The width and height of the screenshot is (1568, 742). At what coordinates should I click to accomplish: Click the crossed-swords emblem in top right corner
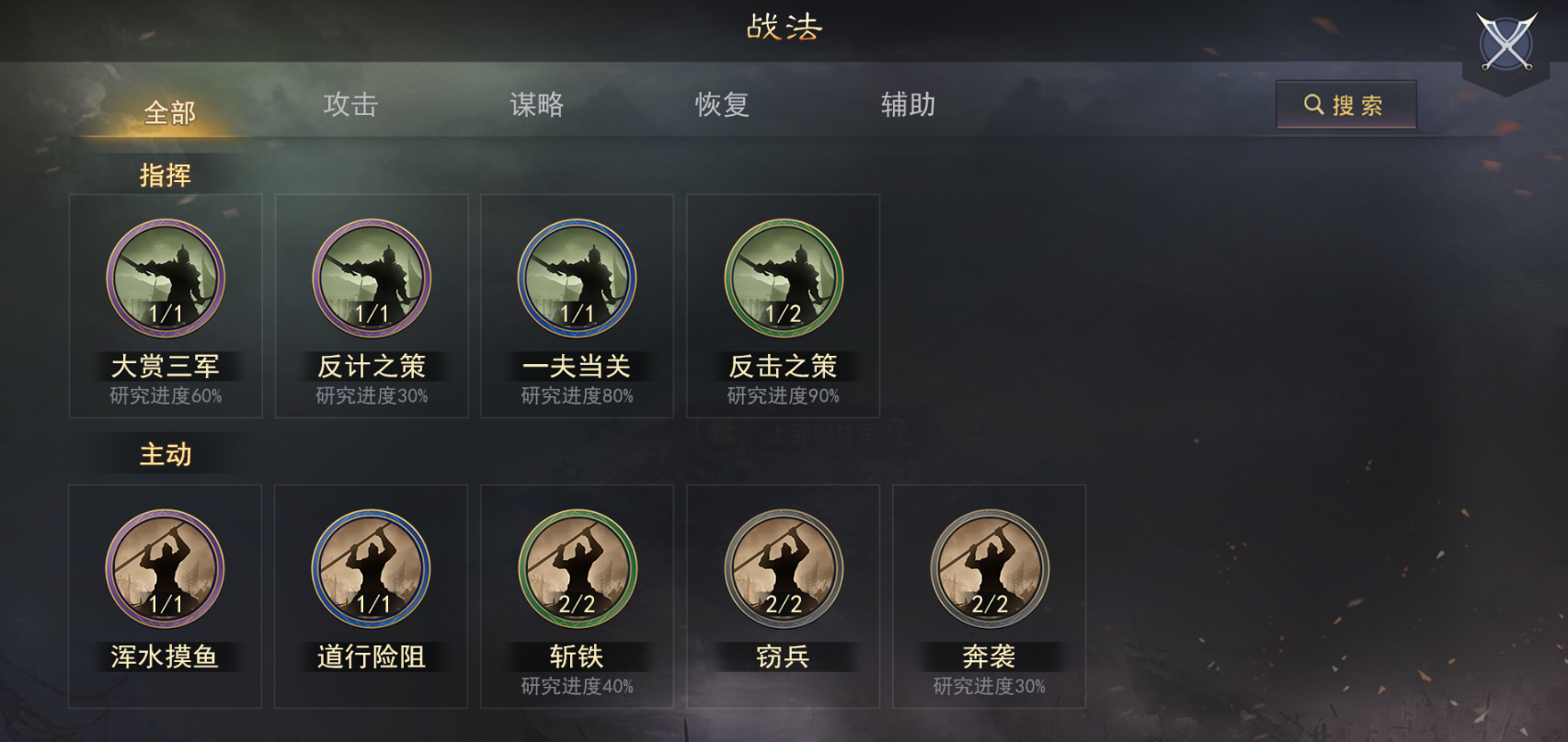(1505, 41)
